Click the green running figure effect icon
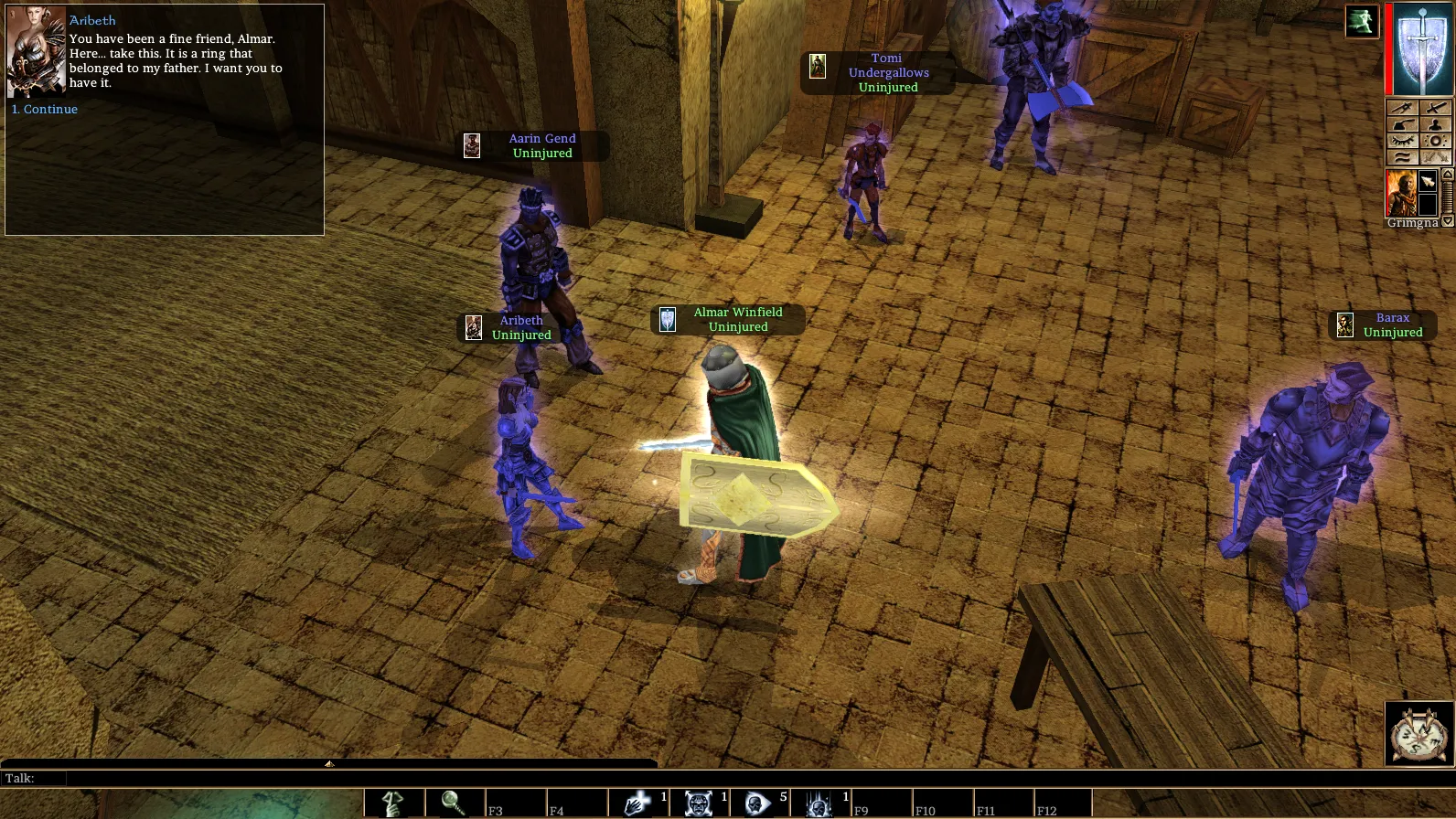 (x=1361, y=22)
